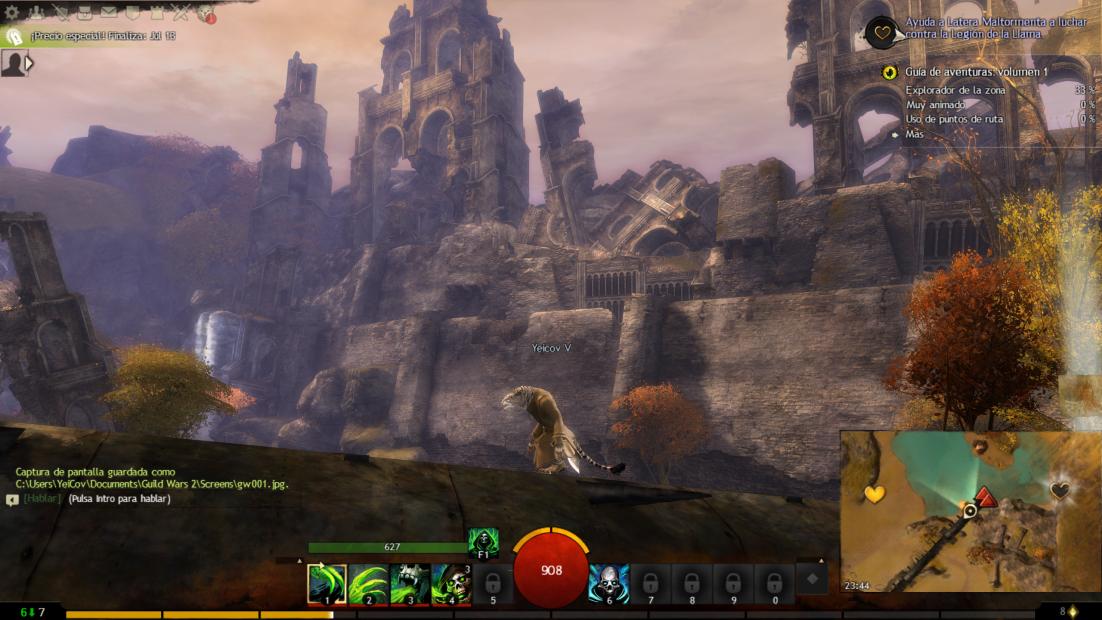The height and width of the screenshot is (620, 1102).
Task: Select the gold heart marker on minimap
Action: point(874,493)
